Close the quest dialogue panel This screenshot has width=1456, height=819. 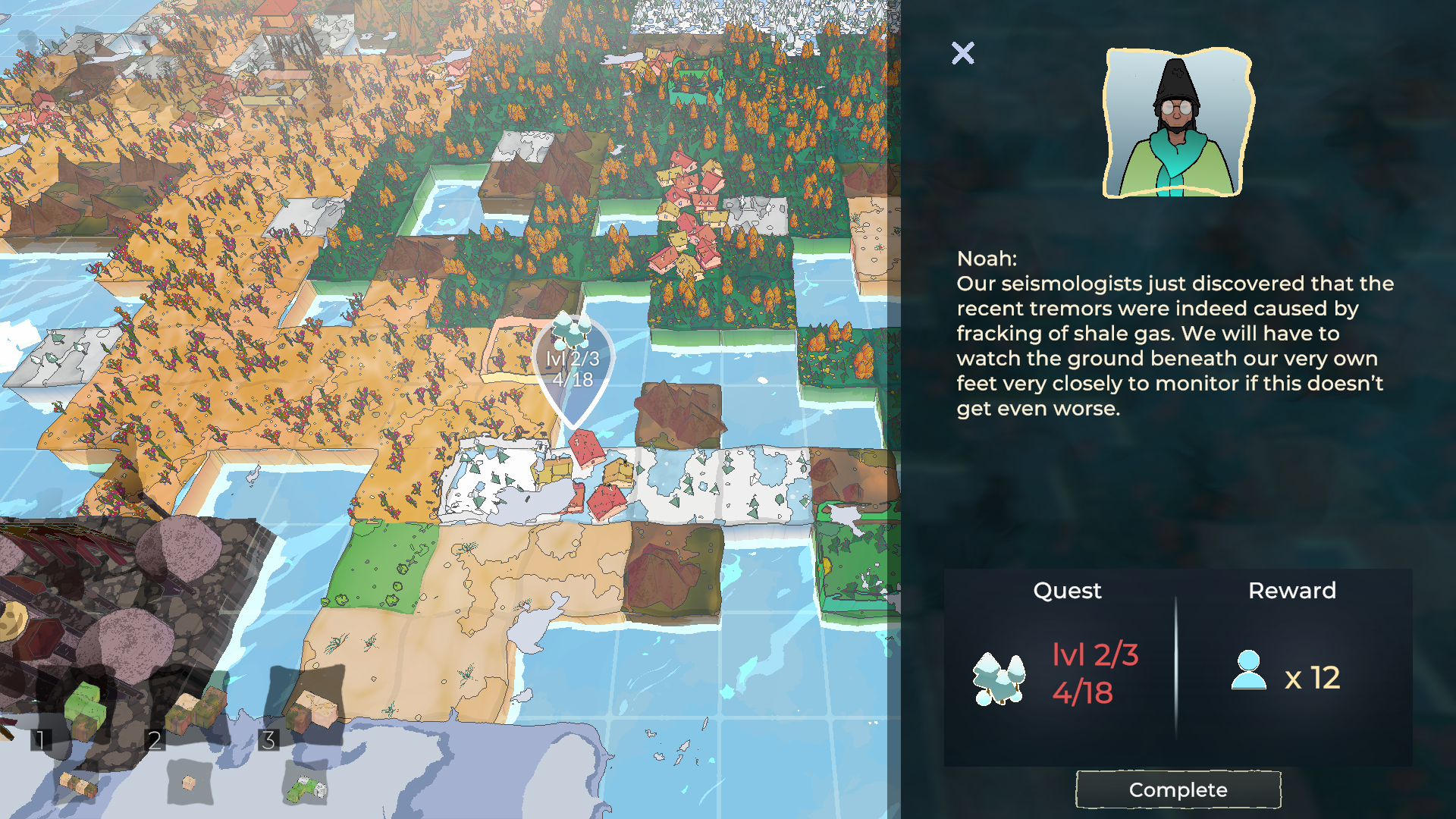point(962,53)
